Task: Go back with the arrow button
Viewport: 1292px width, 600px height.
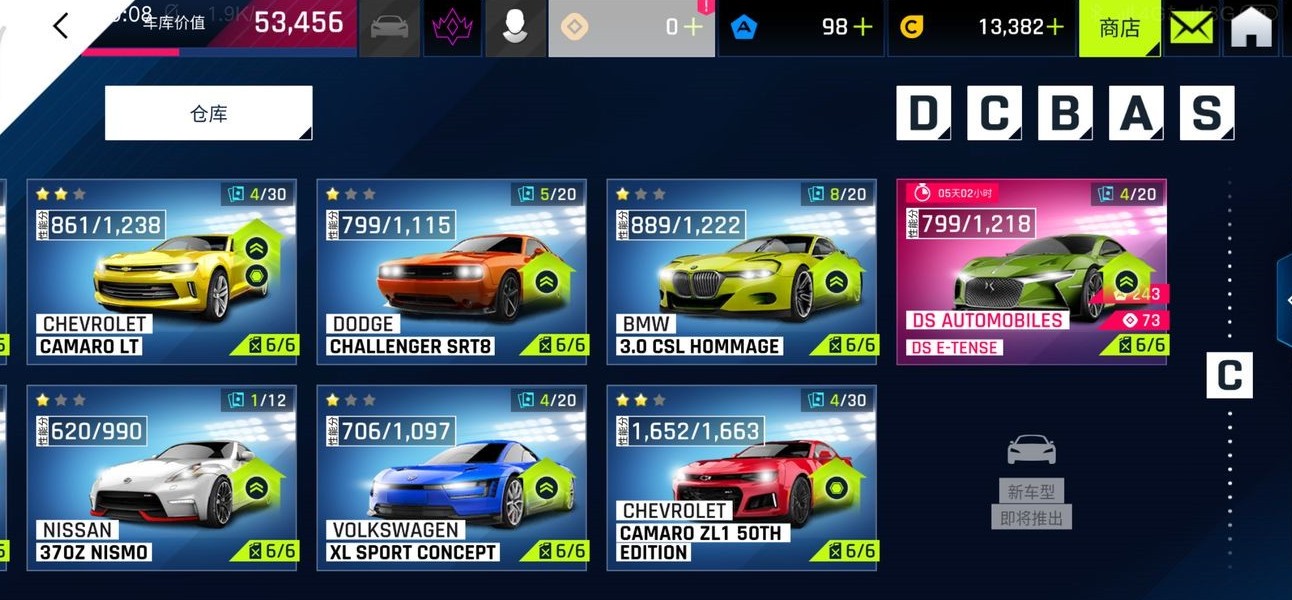Action: (61, 26)
